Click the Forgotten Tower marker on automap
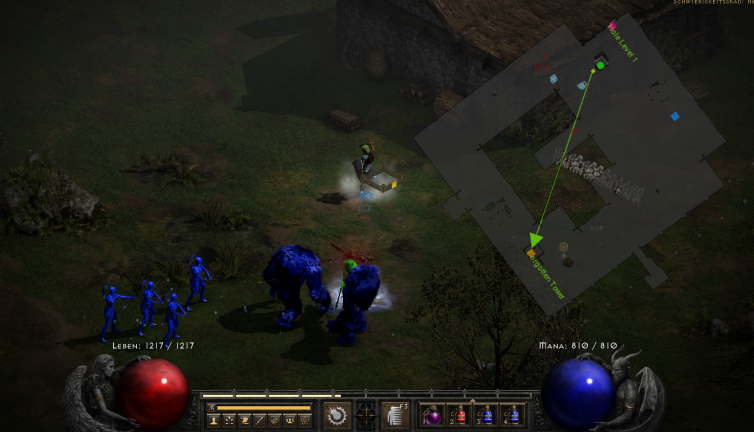754x432 pixels. pos(533,254)
